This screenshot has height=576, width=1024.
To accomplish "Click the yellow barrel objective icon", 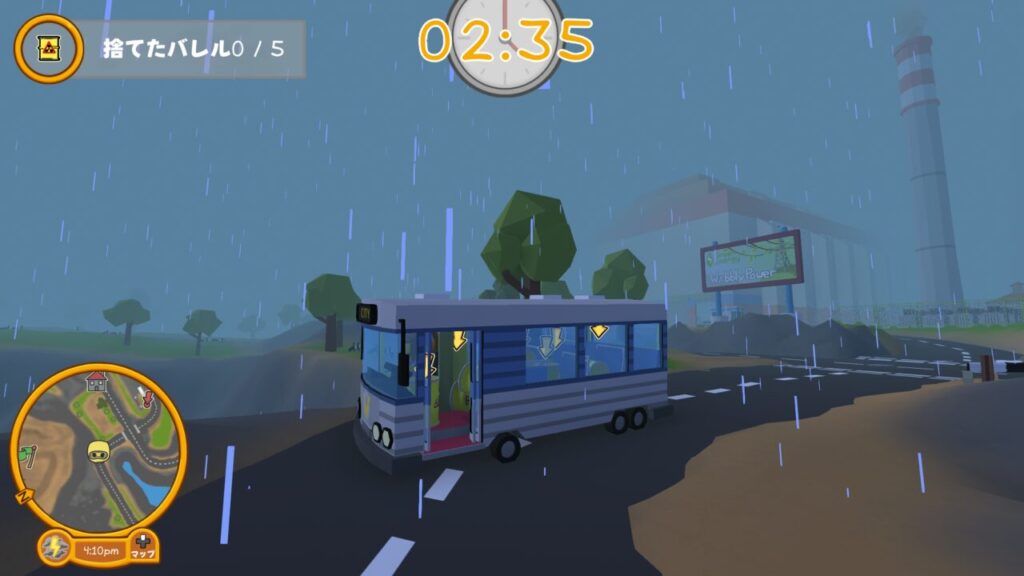I will (x=48, y=49).
